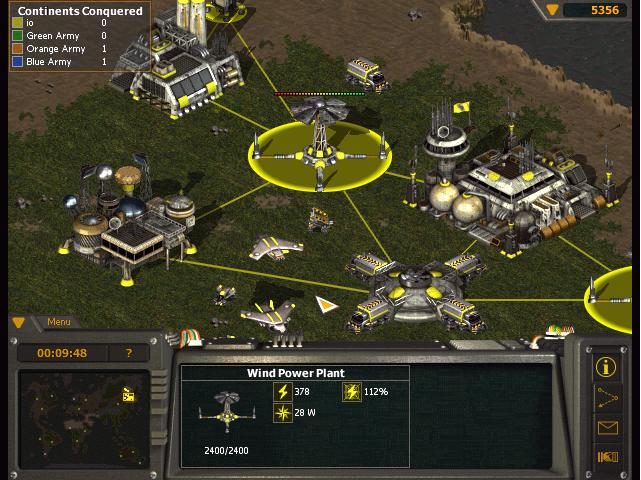This screenshot has width=641, height=480.
Task: Select the base marker on the minimap
Action: pos(128,394)
